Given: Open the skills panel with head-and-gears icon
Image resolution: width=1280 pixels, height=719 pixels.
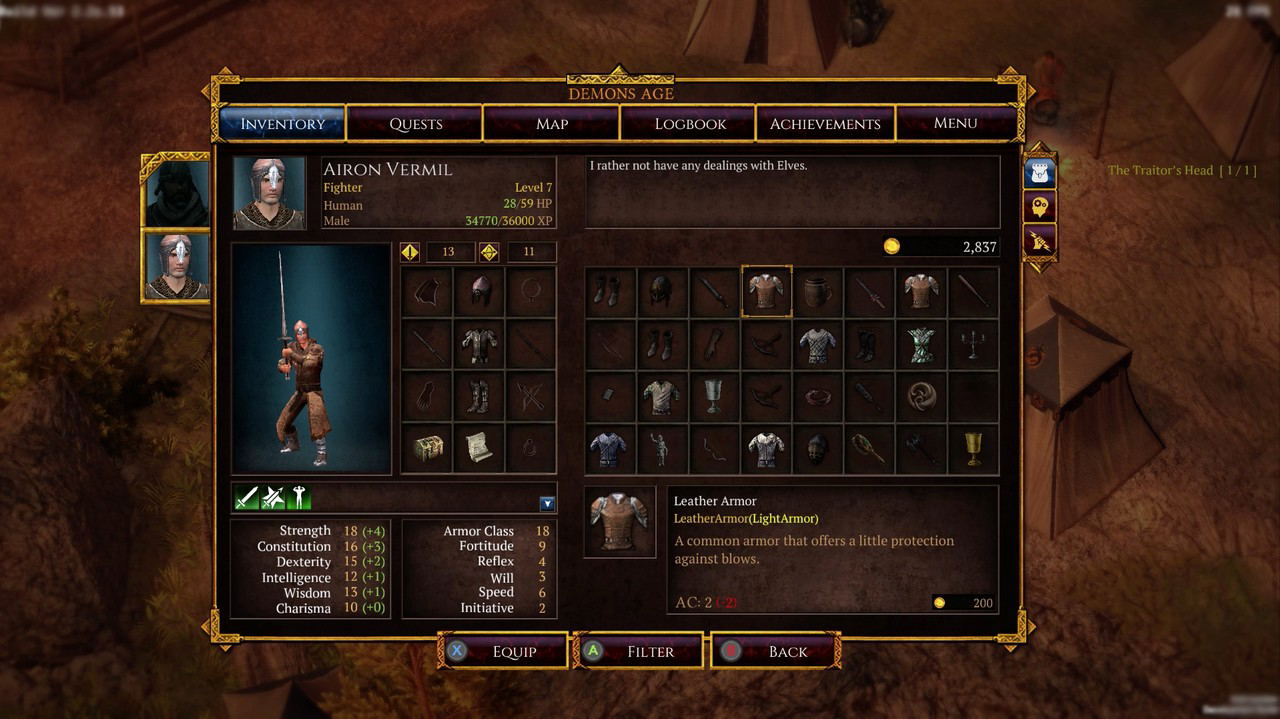Looking at the screenshot, I should [x=1039, y=207].
